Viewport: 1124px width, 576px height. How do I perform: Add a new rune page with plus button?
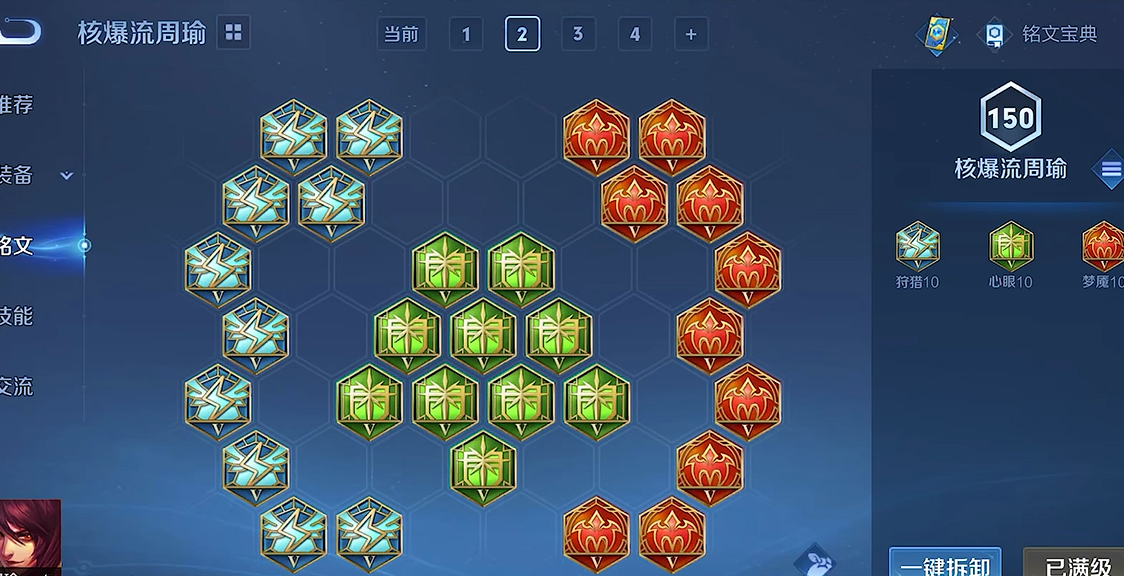tap(690, 34)
